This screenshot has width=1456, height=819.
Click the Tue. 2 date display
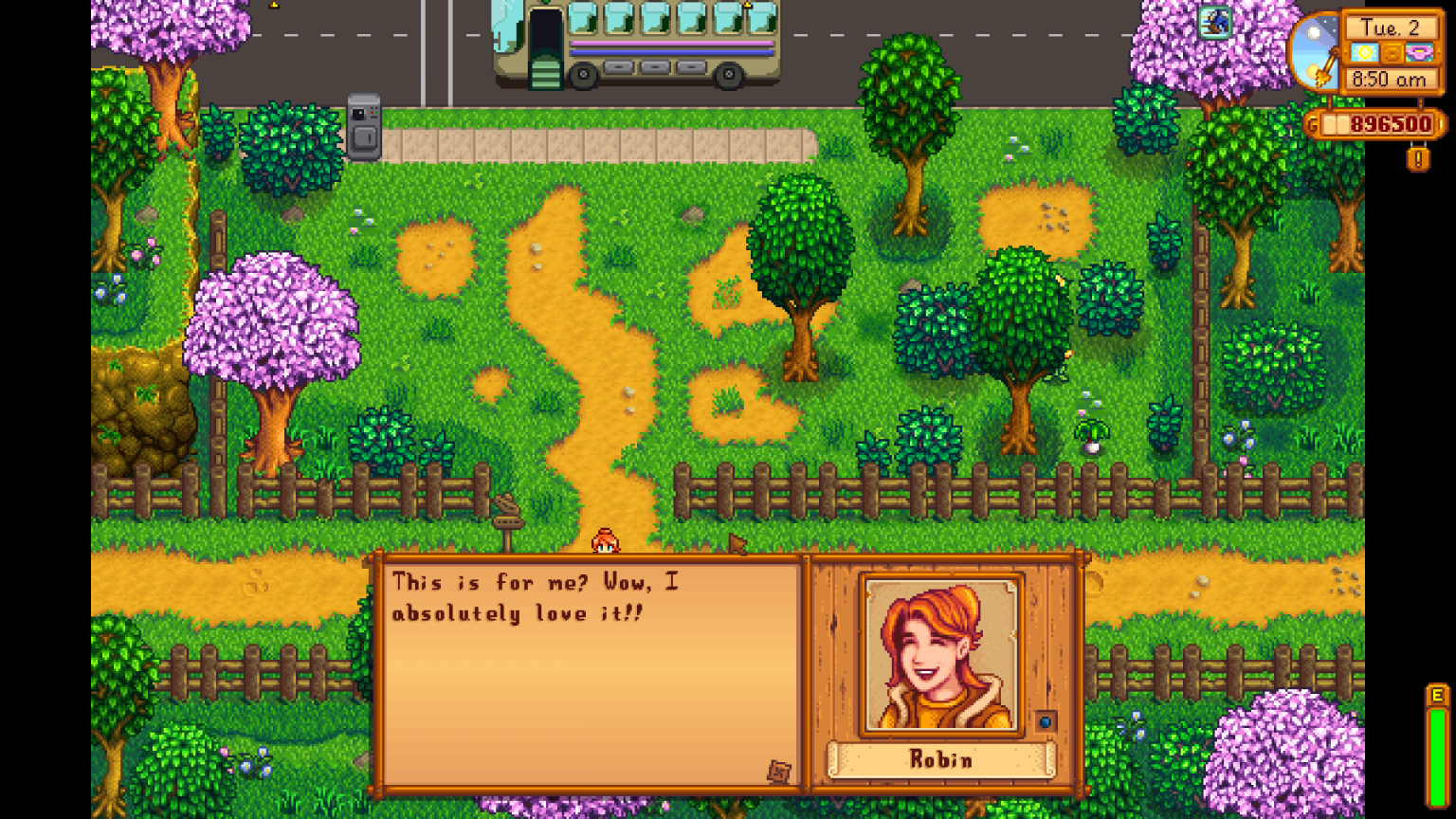pos(1391,28)
